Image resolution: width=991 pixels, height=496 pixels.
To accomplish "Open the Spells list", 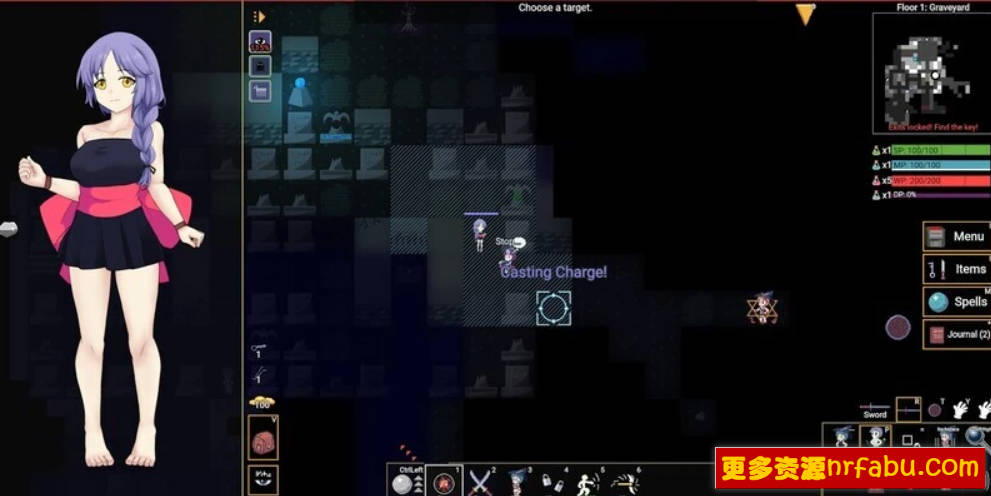I will [955, 301].
